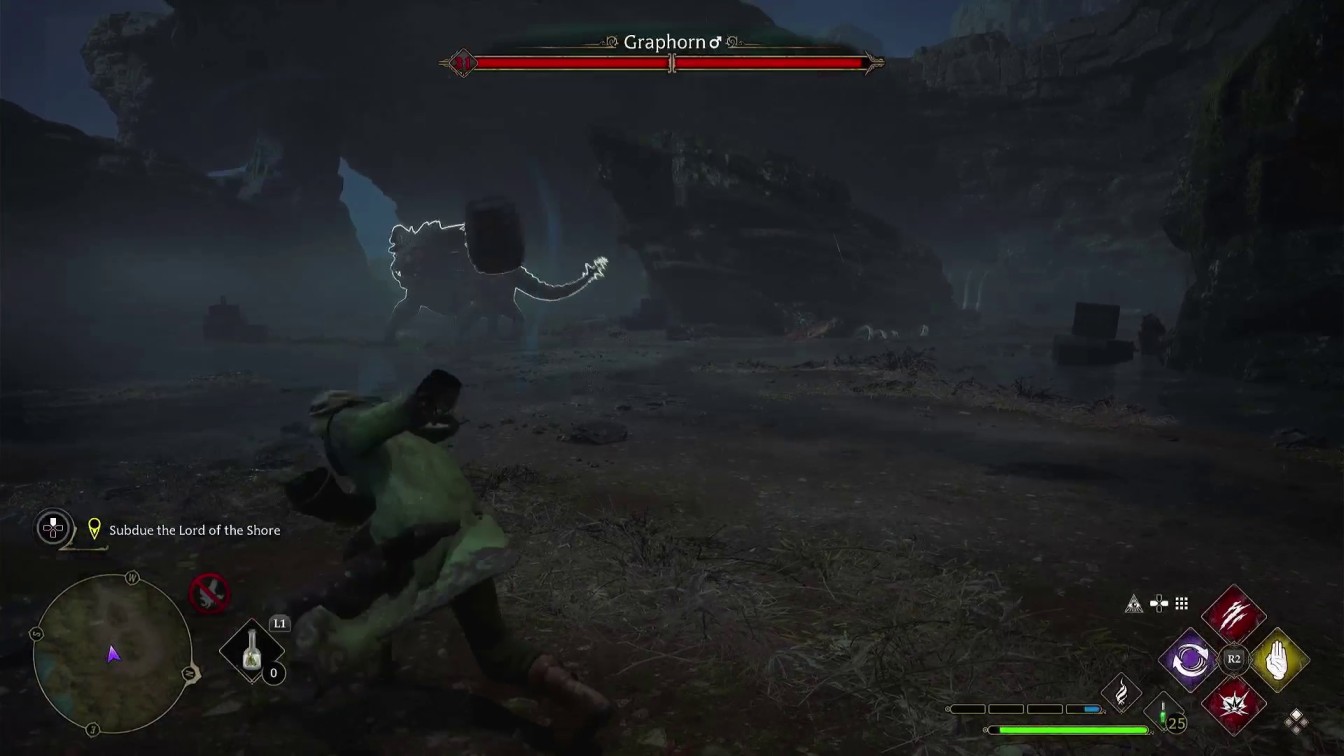Open the potion slot marked L1
The width and height of the screenshot is (1344, 756).
pyautogui.click(x=252, y=651)
